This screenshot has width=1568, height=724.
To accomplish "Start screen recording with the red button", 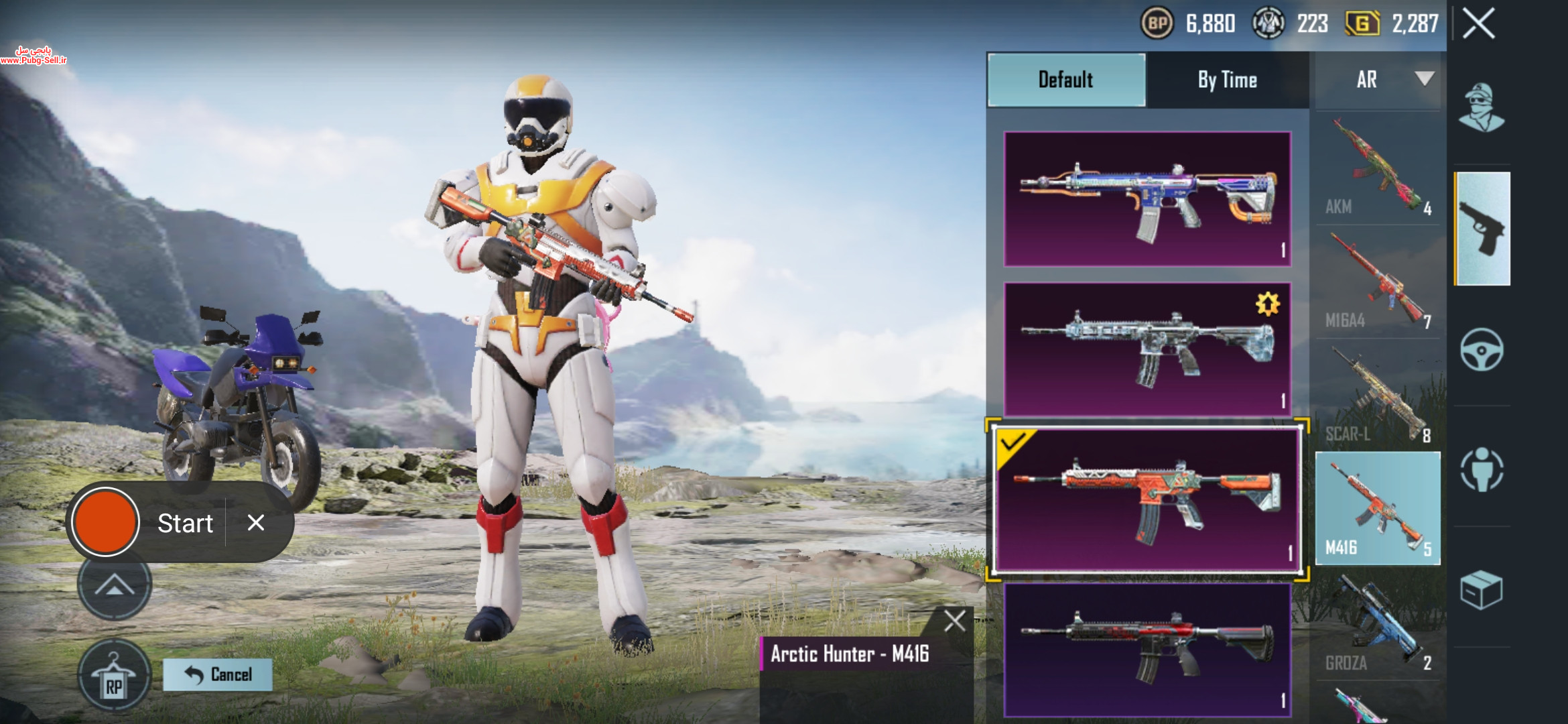I will (105, 522).
